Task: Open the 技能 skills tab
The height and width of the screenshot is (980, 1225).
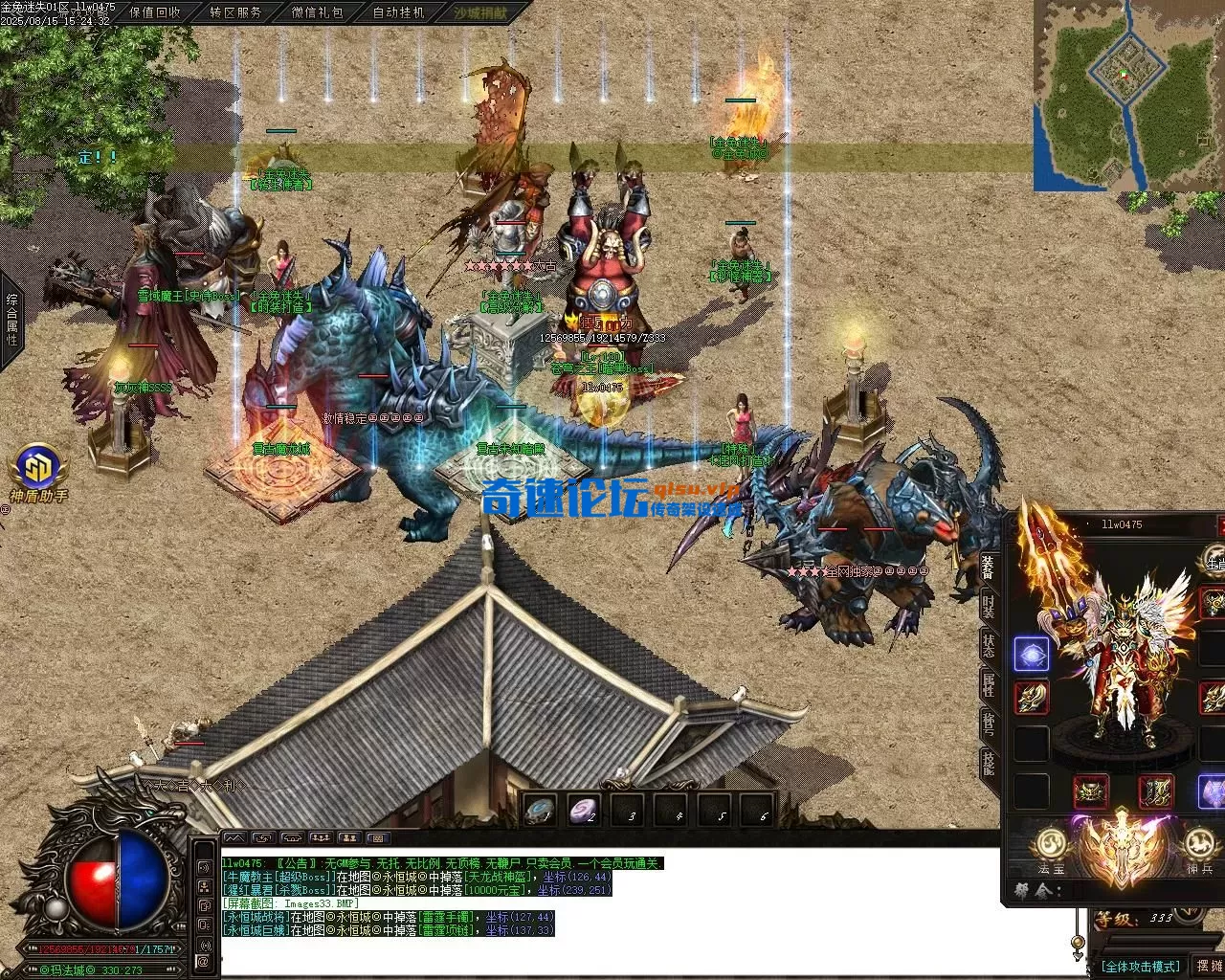Action: coord(989,764)
